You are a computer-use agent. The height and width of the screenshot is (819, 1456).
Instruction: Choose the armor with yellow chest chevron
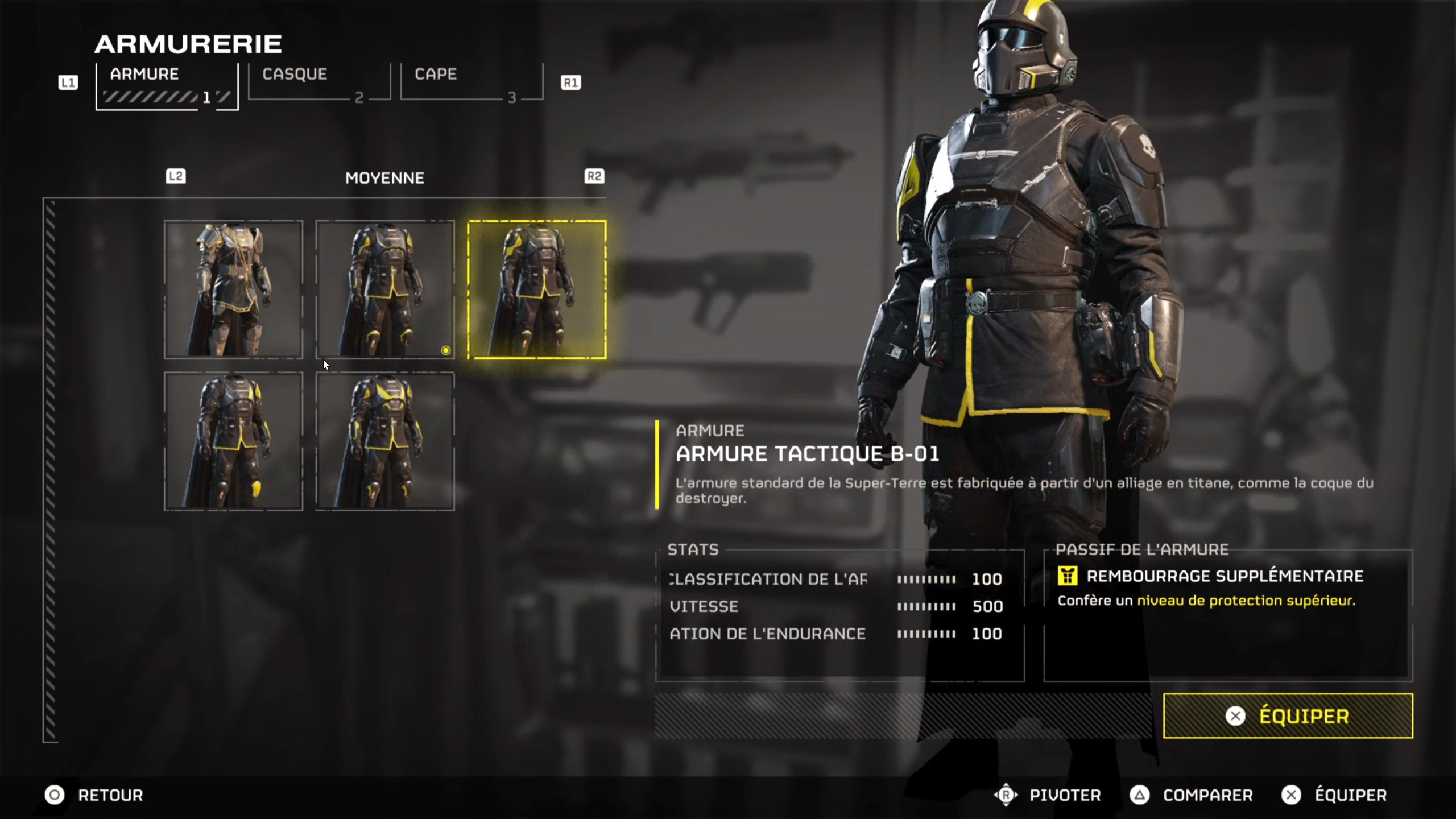(385, 441)
